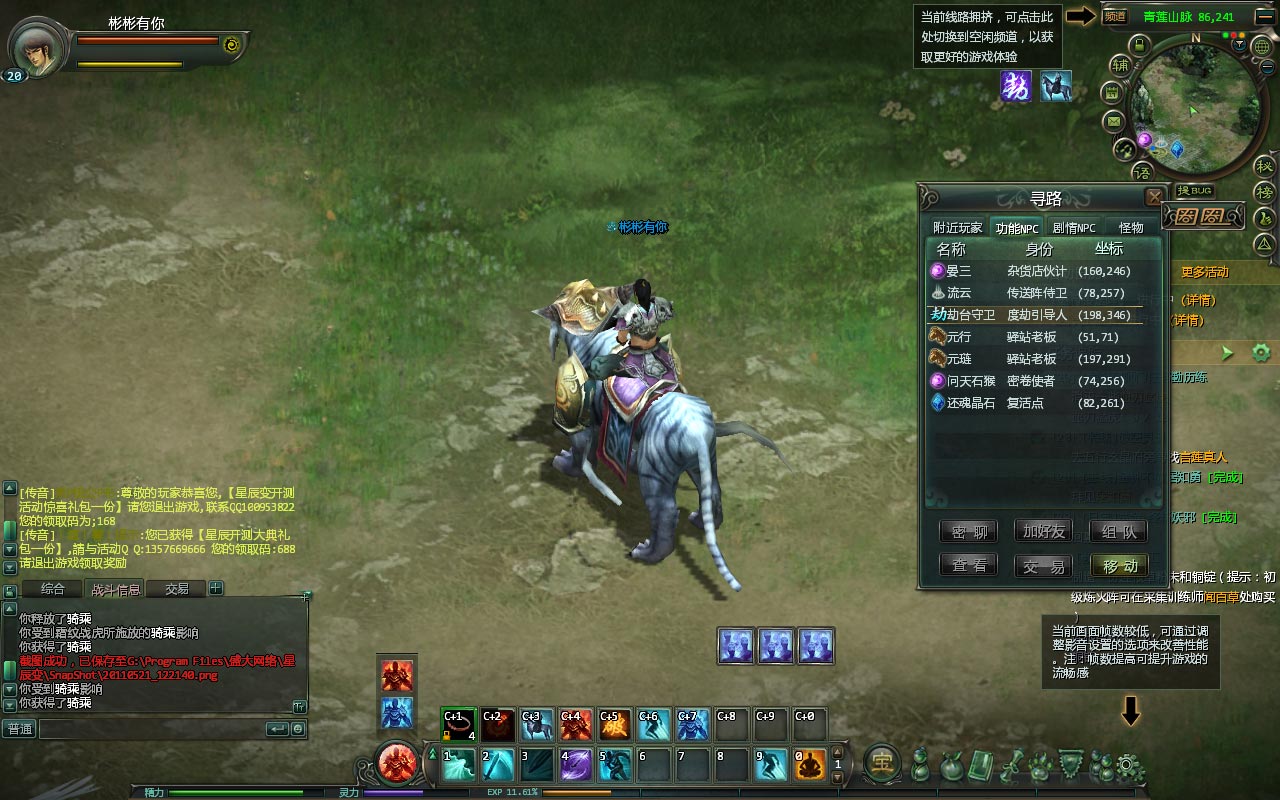Close the 寻路 pathfinding window
1280x800 pixels.
1154,197
